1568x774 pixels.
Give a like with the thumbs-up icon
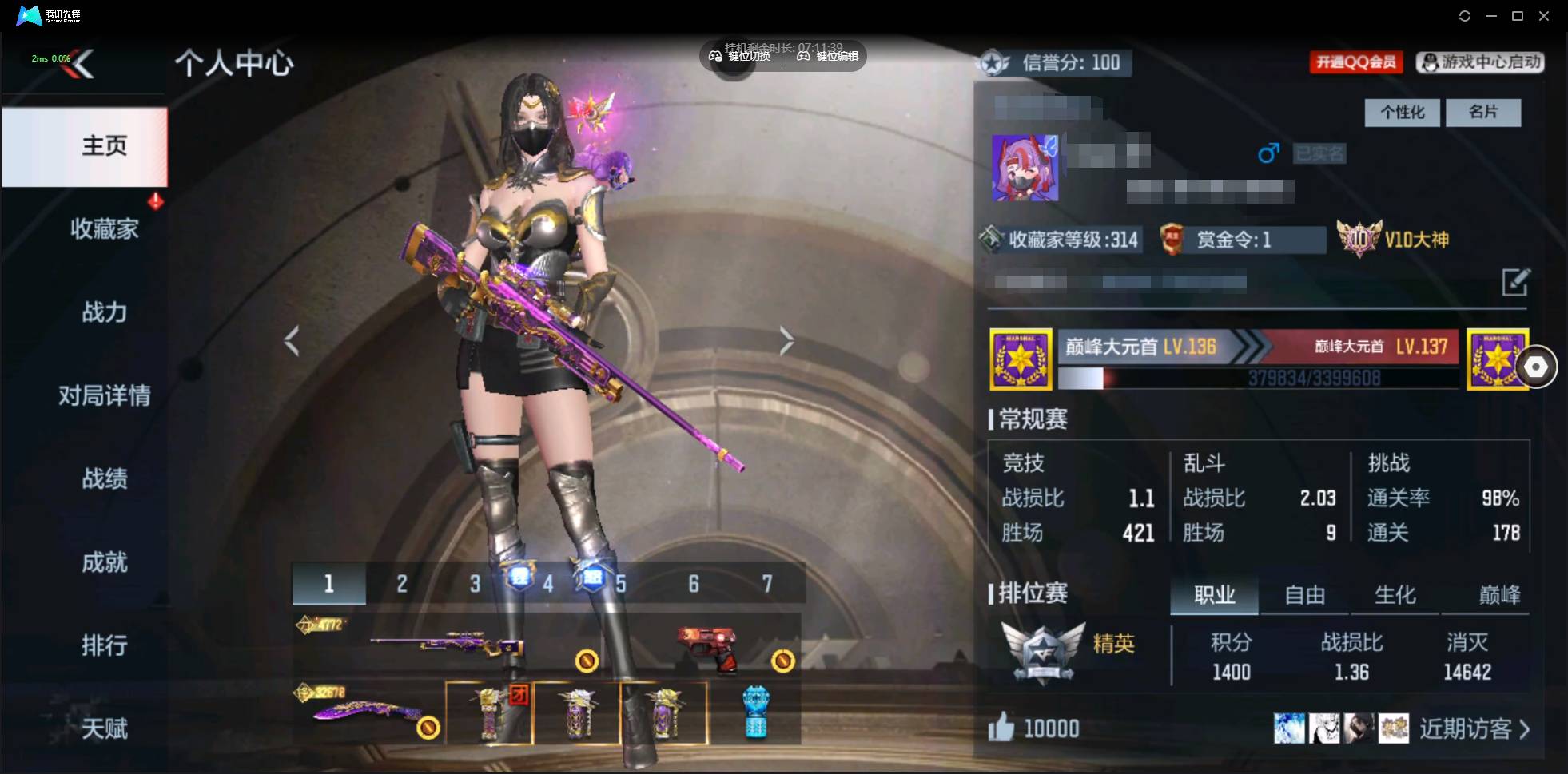pos(1001,728)
